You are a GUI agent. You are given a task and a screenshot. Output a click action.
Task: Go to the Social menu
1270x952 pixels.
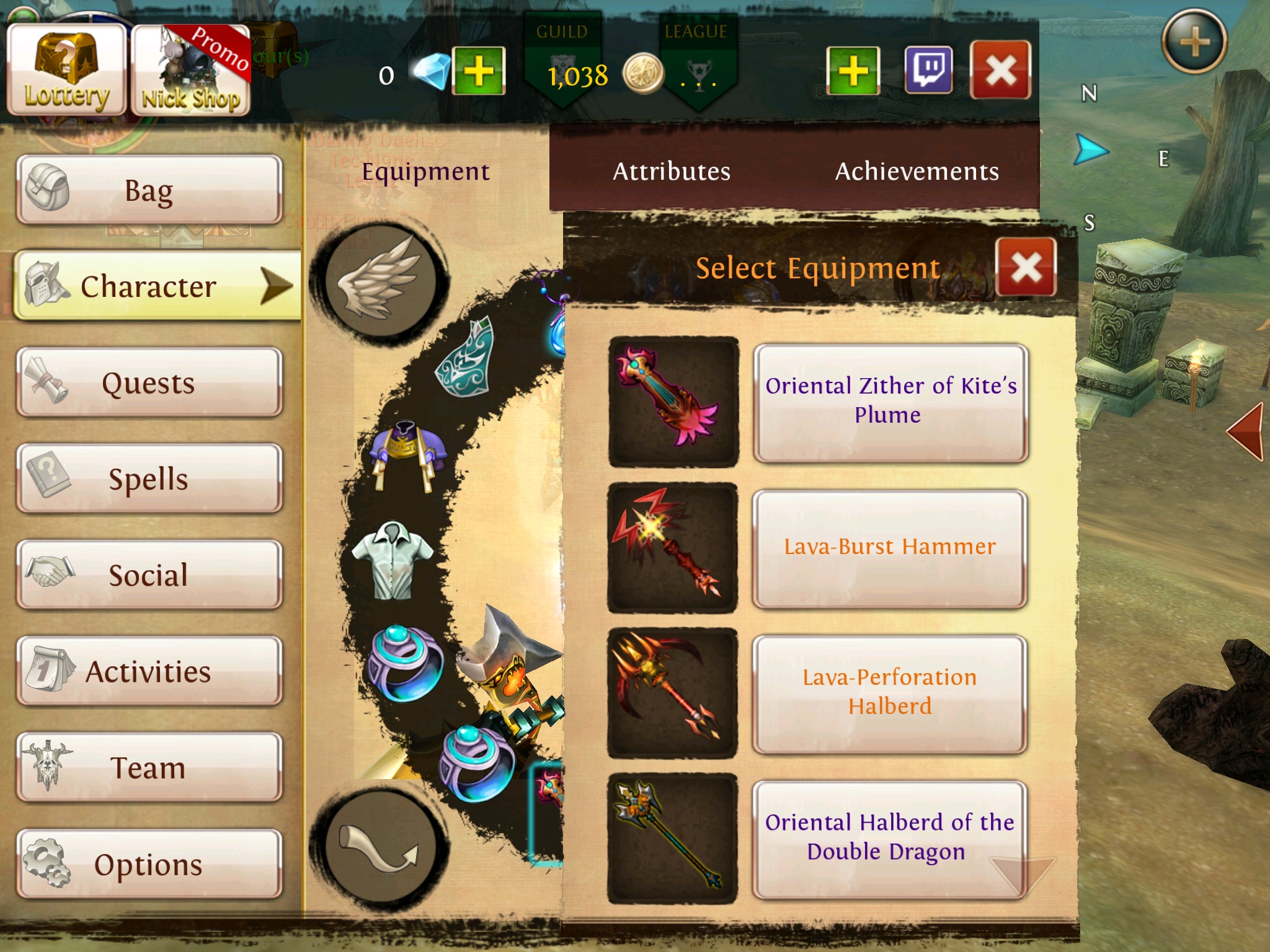[x=149, y=575]
